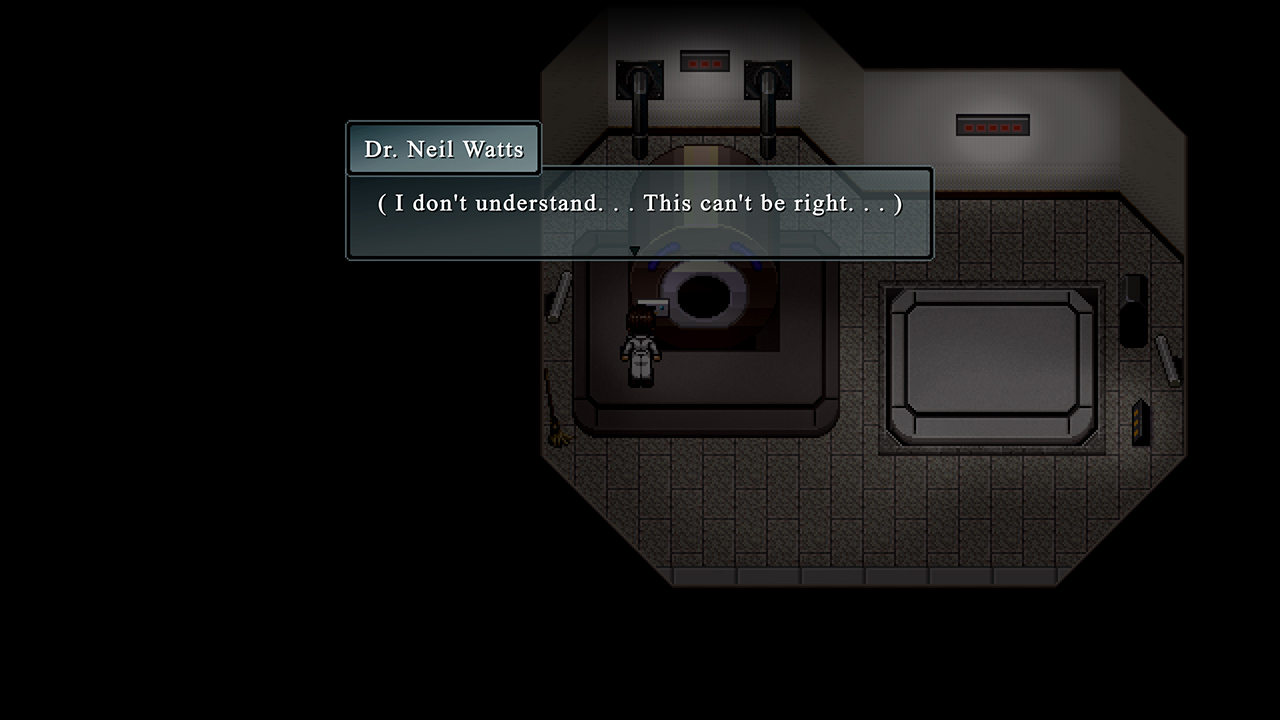
Task: Select the dialogue text box
Action: click(640, 212)
